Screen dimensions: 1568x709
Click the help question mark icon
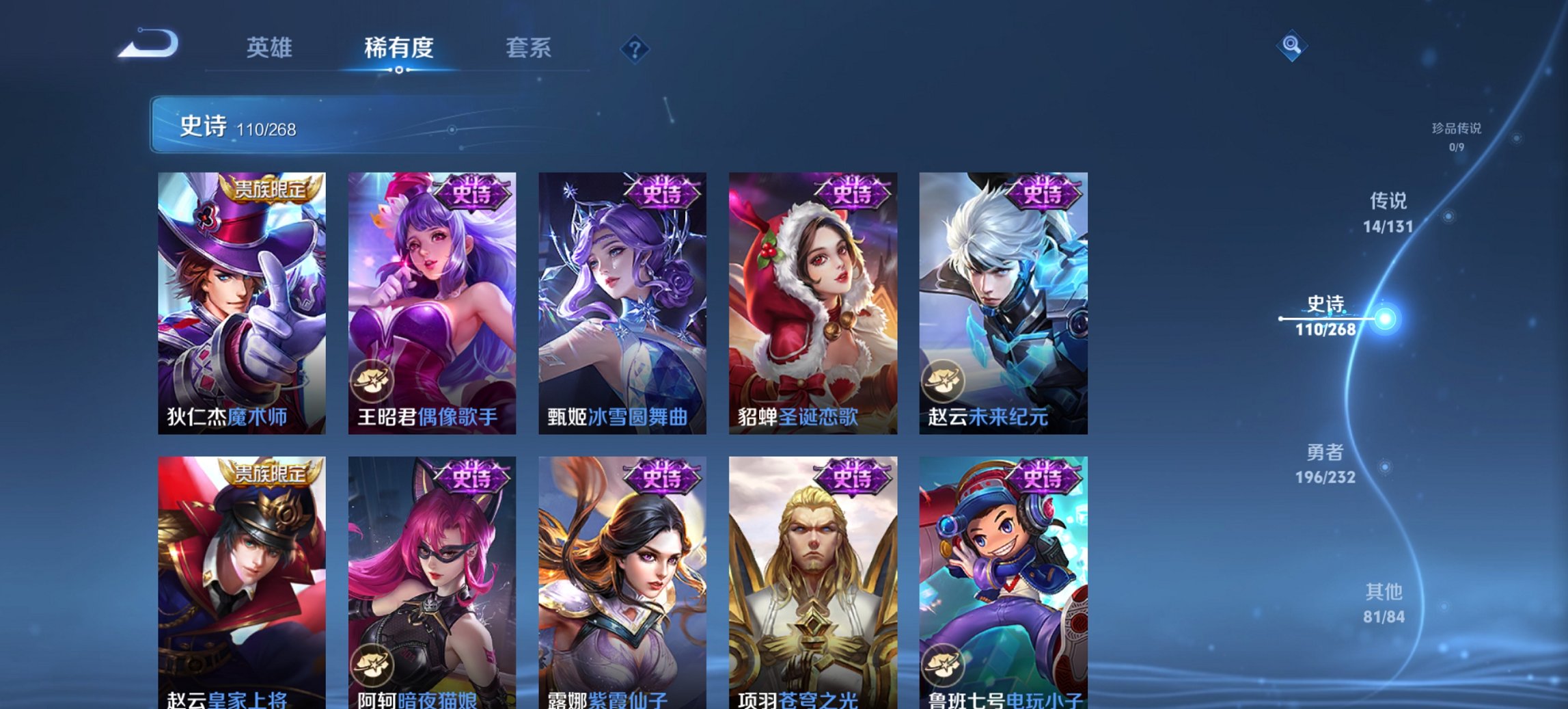tap(634, 48)
